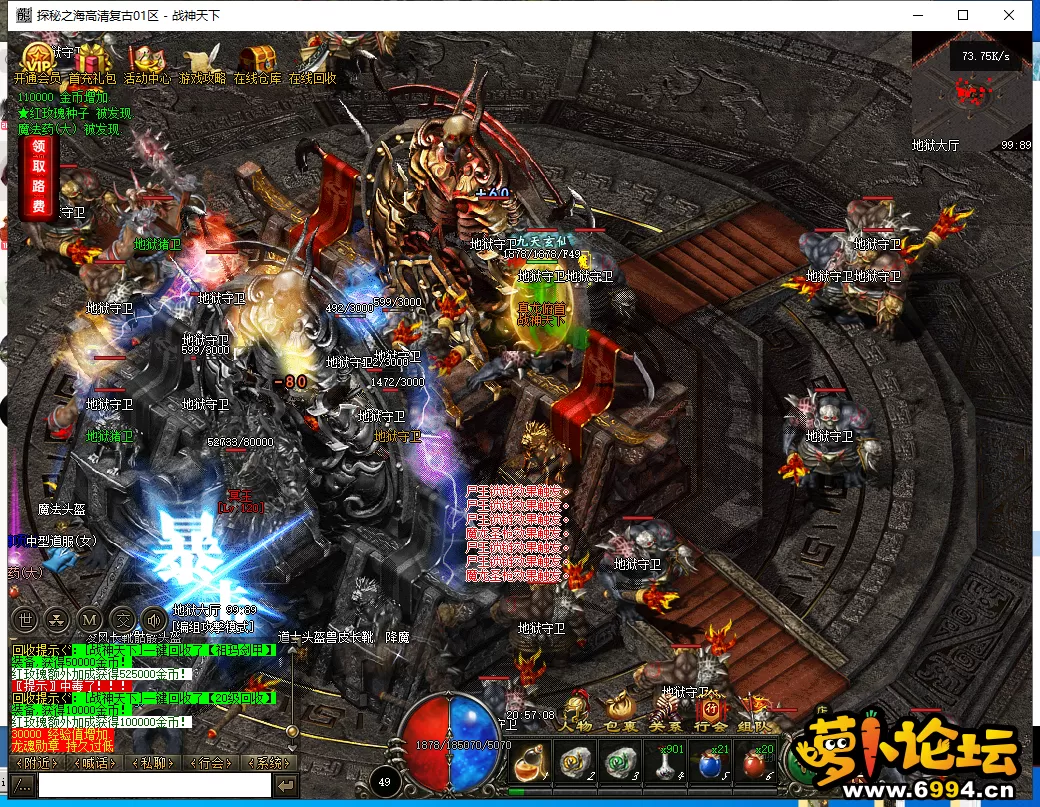The image size is (1040, 807).
Task: Click the chat text input box
Action: coord(154,786)
